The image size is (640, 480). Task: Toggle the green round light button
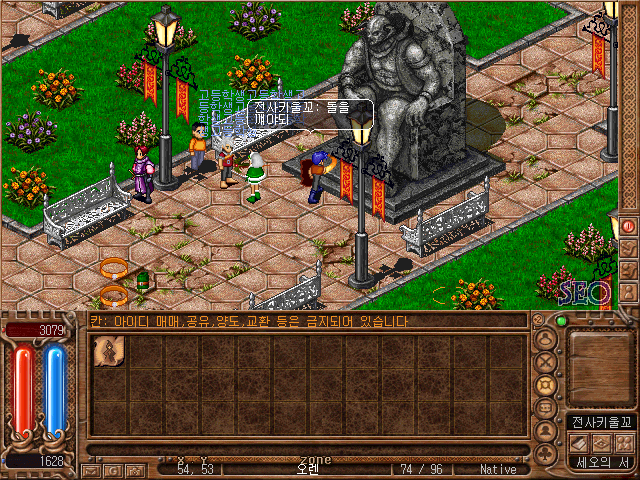(562, 322)
